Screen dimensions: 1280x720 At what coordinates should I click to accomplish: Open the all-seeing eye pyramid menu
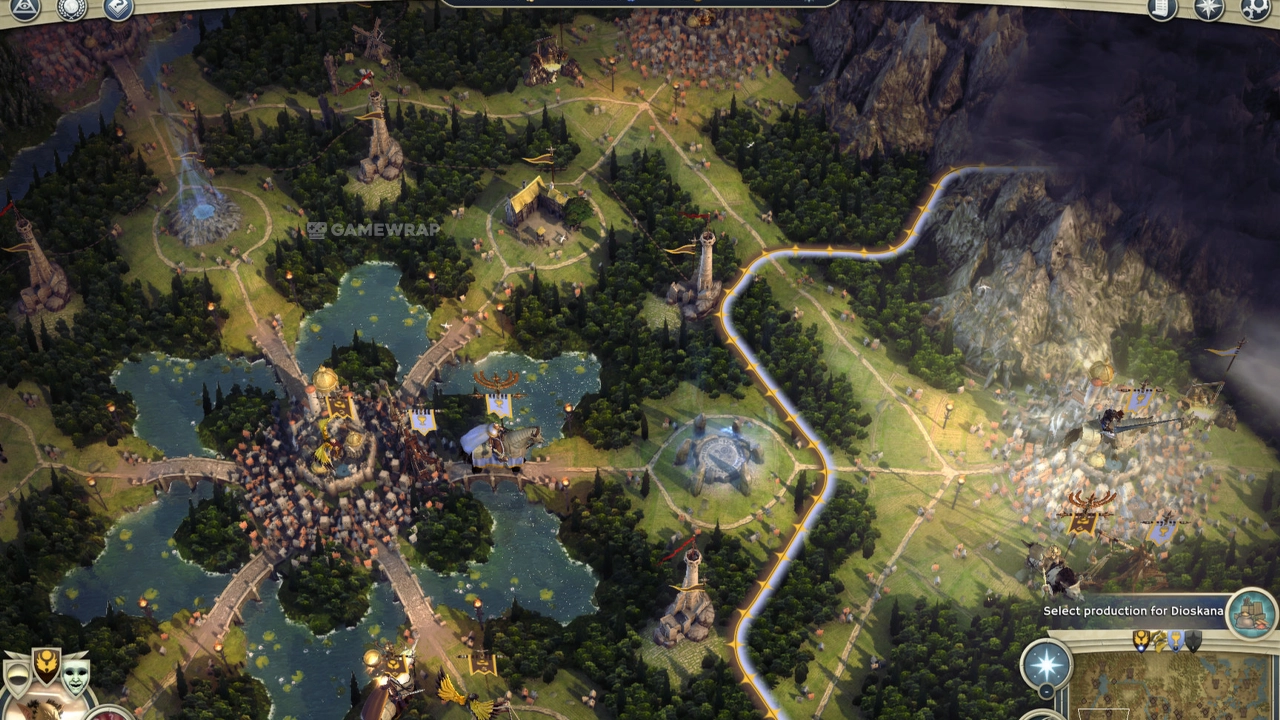pos(24,8)
